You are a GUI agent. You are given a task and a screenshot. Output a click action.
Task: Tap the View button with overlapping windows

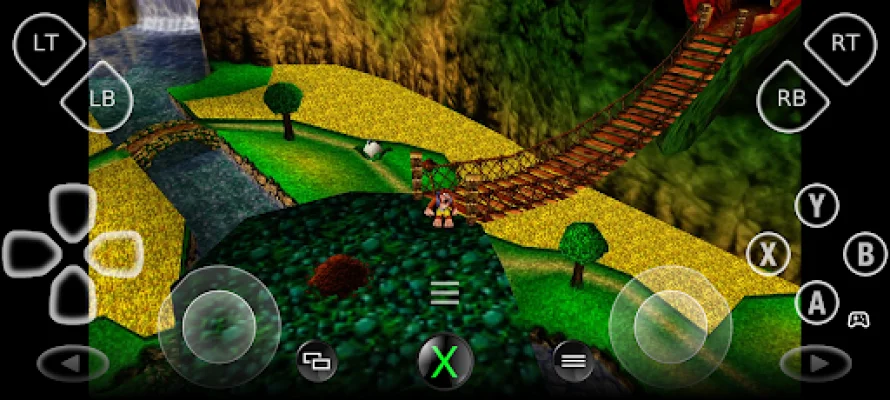point(315,360)
